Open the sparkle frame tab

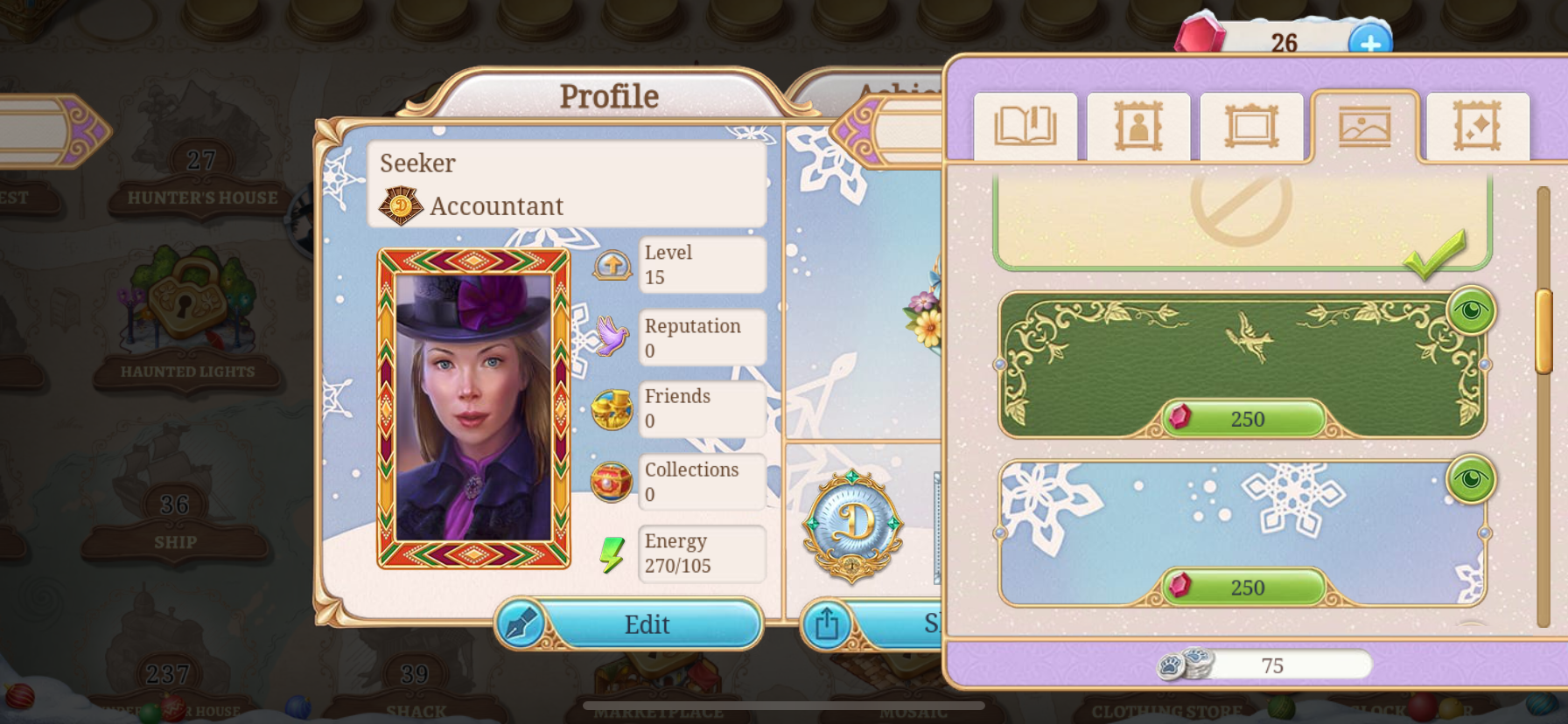point(1477,127)
